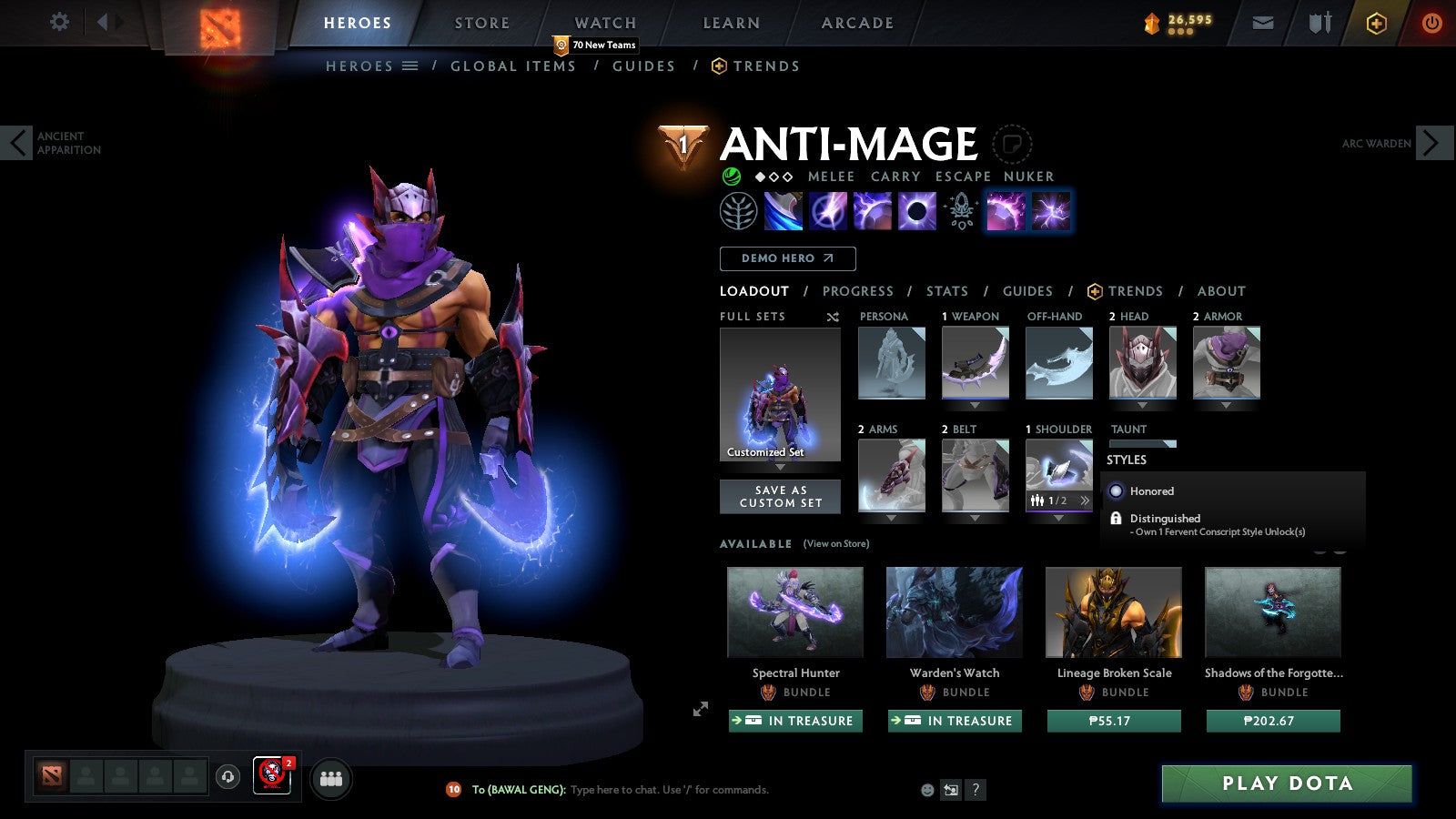Open the mail notifications icon
This screenshot has height=819, width=1456.
[x=1263, y=22]
